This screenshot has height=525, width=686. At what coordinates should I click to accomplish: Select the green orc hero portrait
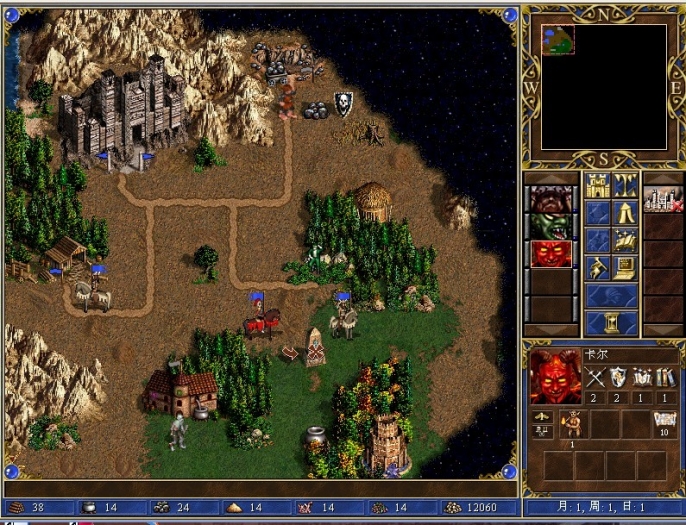(551, 226)
